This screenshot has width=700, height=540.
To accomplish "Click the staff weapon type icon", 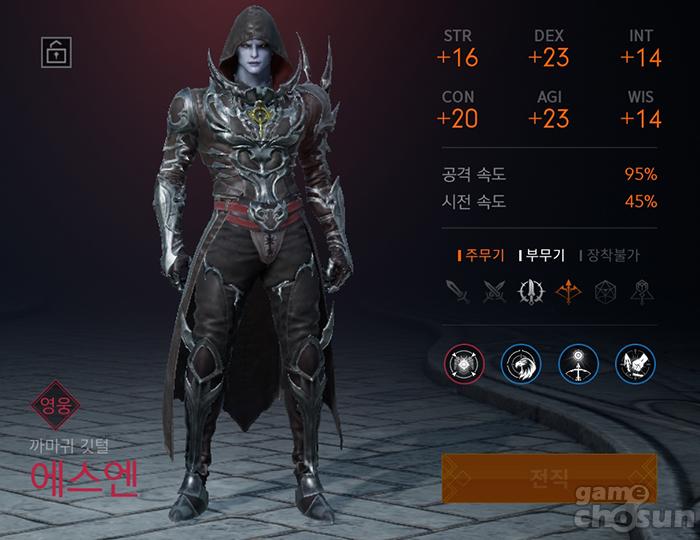I will pos(640,291).
